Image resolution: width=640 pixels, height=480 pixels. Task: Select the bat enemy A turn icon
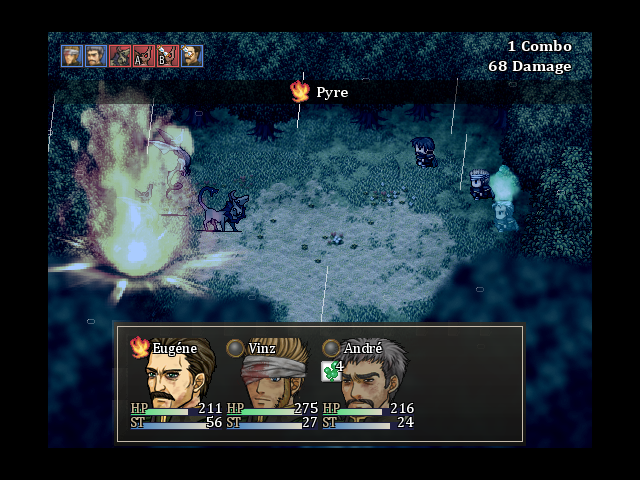click(x=143, y=56)
